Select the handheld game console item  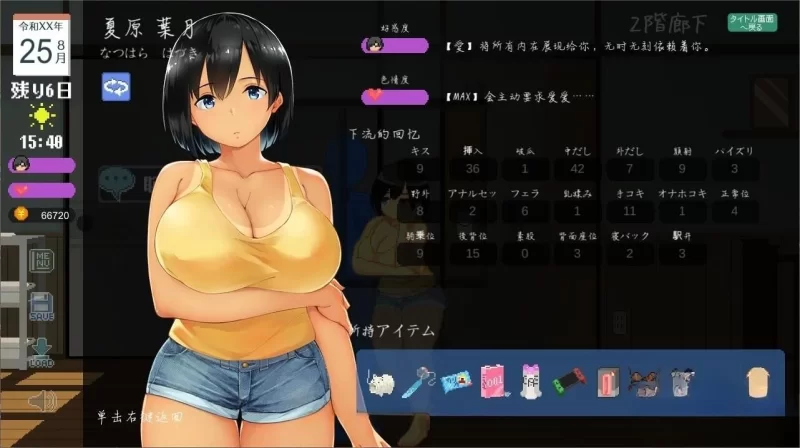[x=567, y=382]
